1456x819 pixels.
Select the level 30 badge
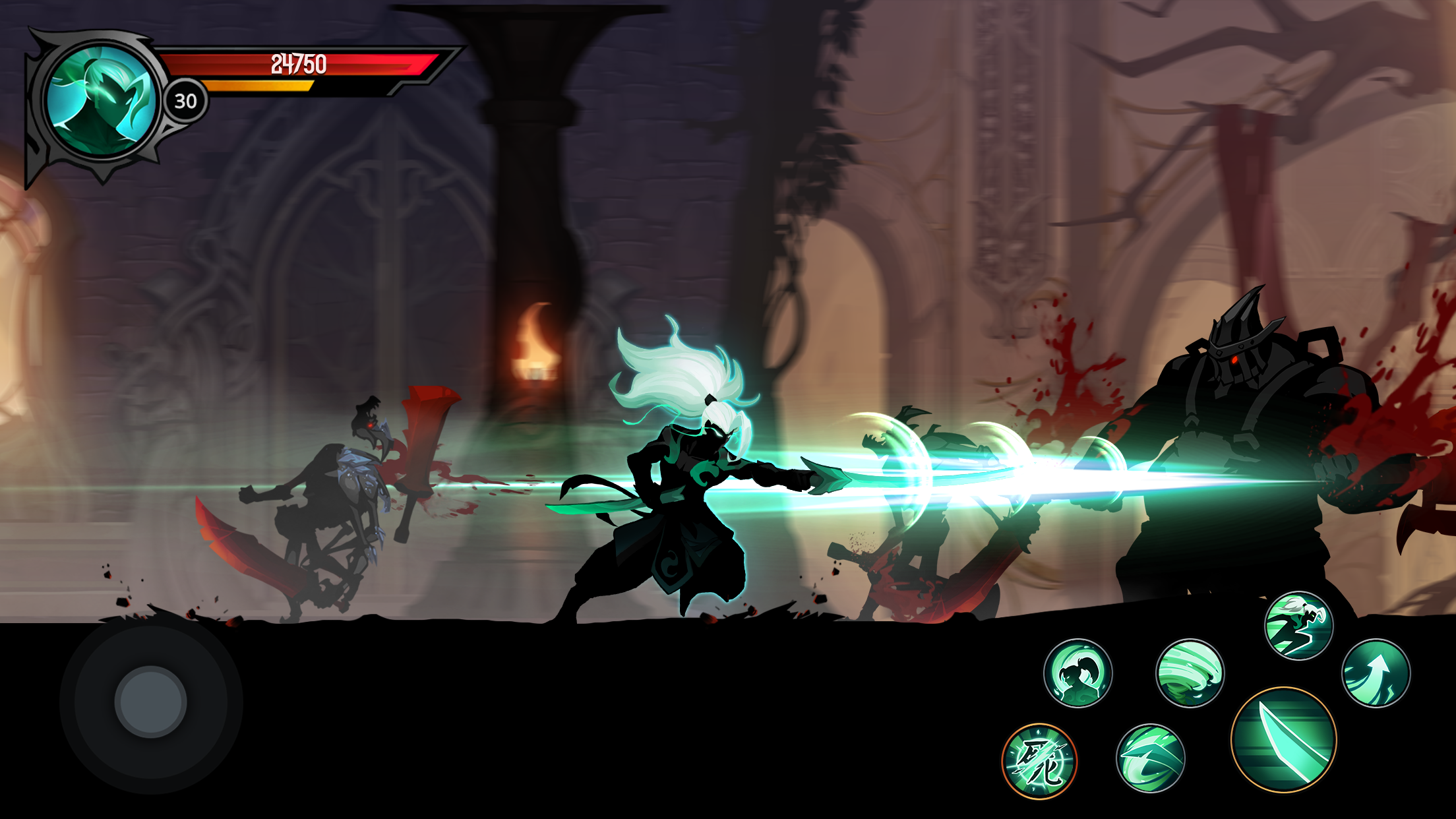point(185,100)
